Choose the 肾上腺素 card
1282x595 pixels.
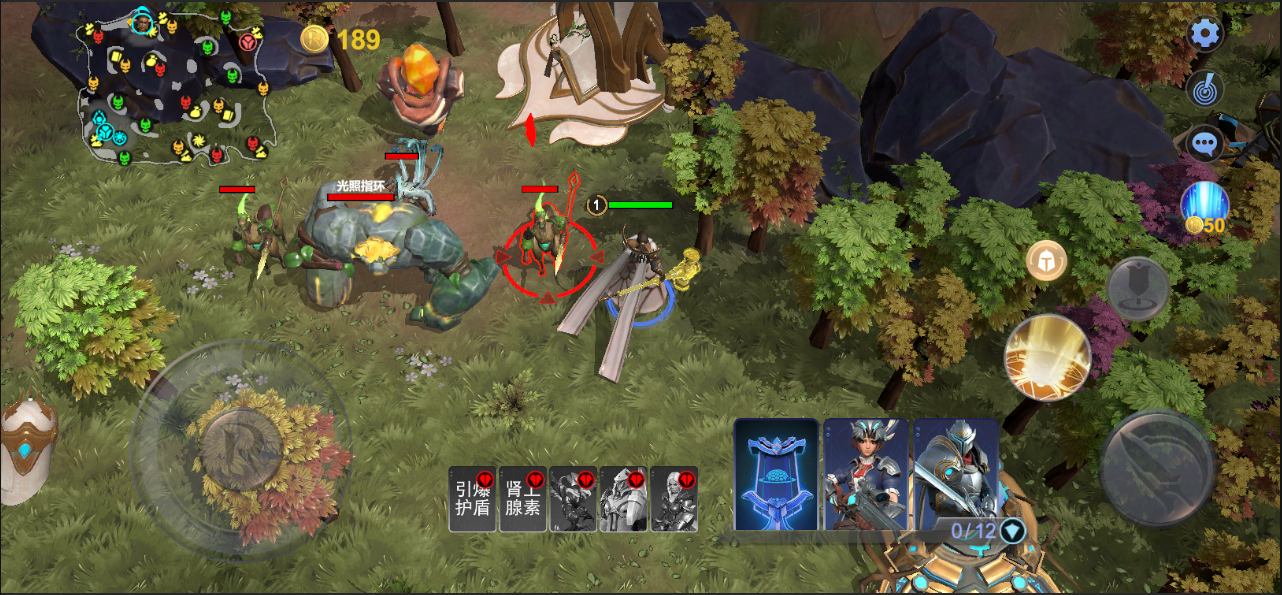pos(523,499)
